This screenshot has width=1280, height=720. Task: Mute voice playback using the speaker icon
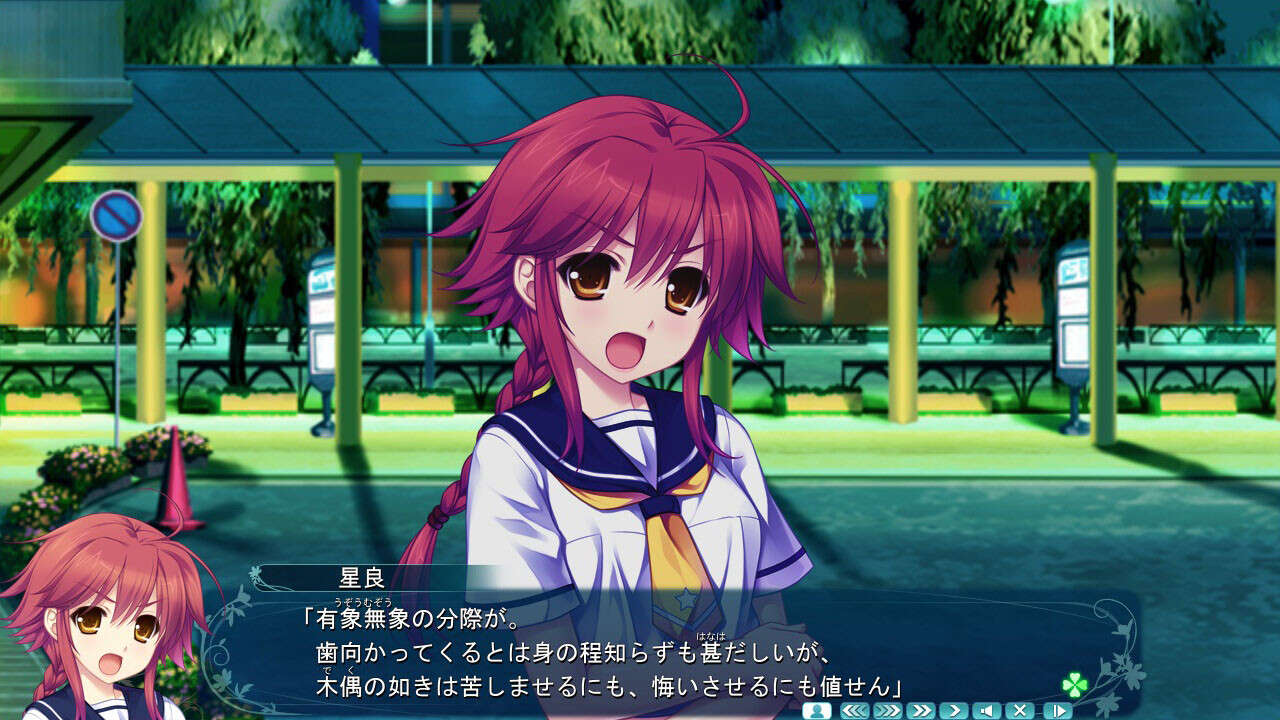(986, 710)
